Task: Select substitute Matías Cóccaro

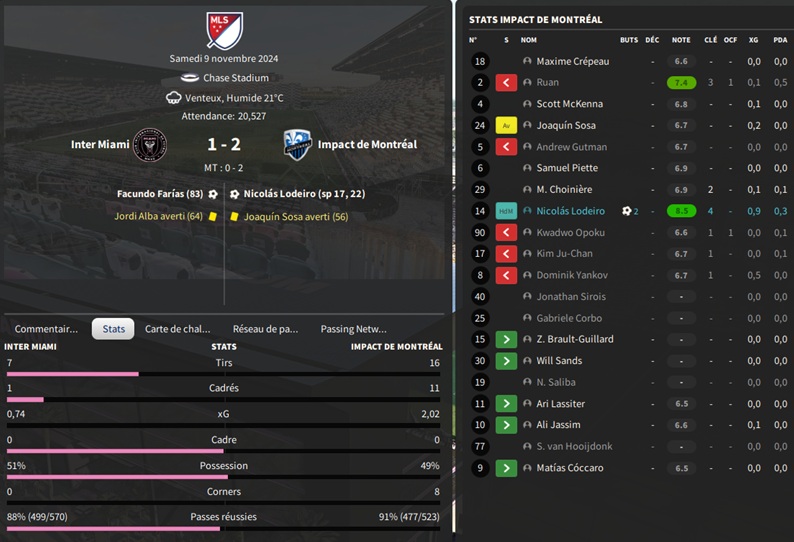Action: (571, 468)
